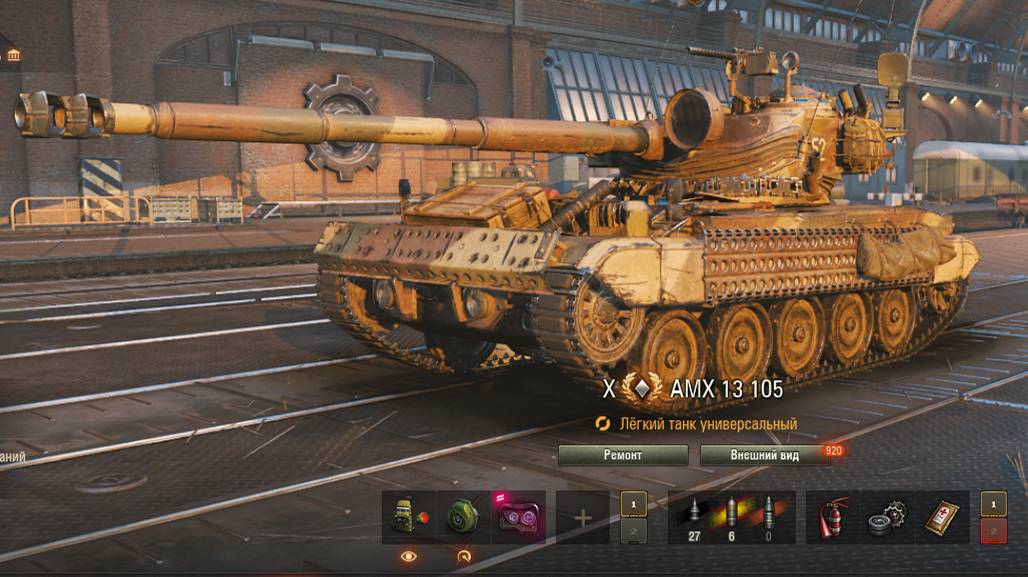This screenshot has height=577, width=1028.
Task: Select the fire extinguisher consumable
Action: pos(834,517)
